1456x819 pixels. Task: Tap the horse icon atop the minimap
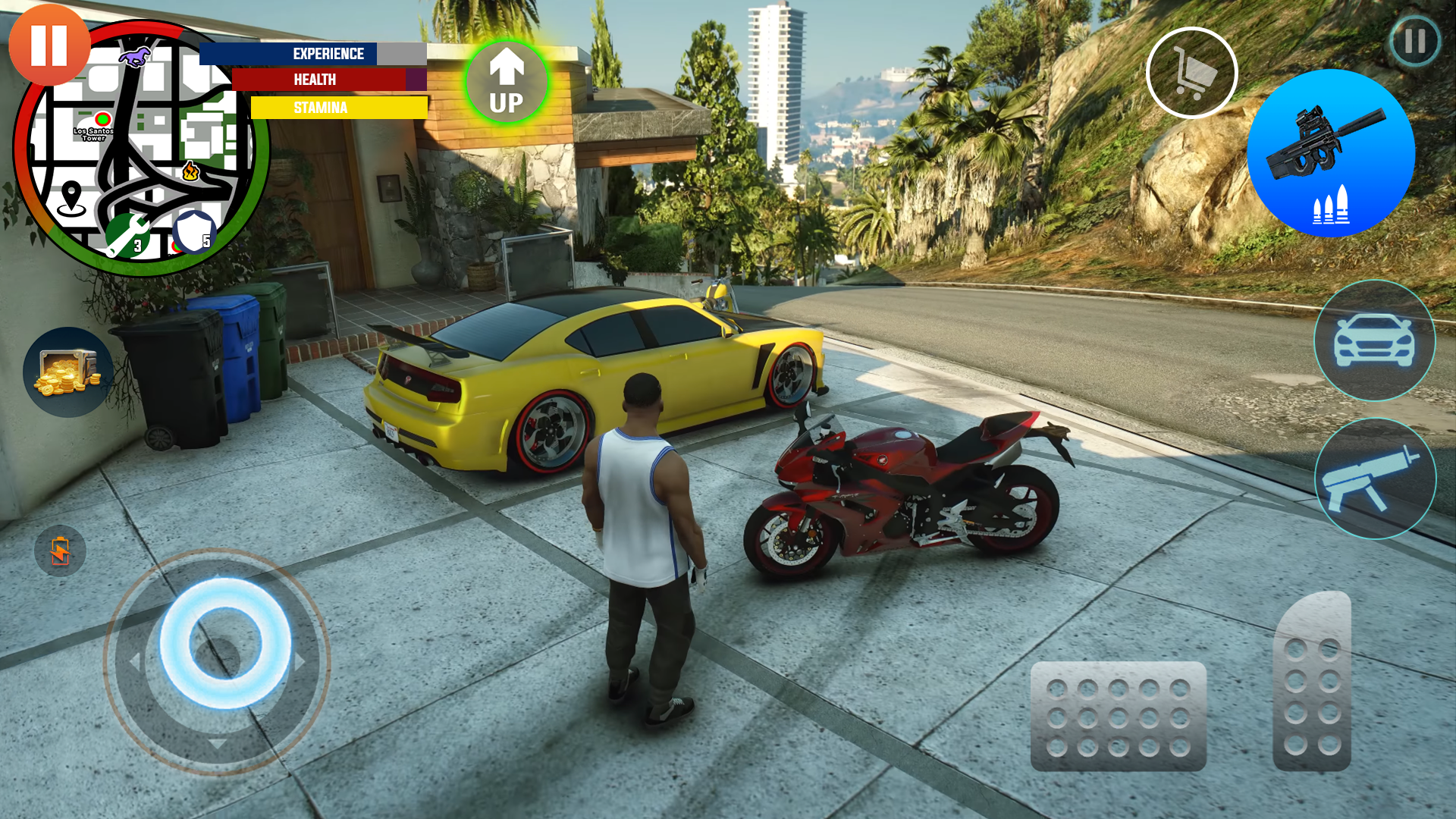coord(135,57)
